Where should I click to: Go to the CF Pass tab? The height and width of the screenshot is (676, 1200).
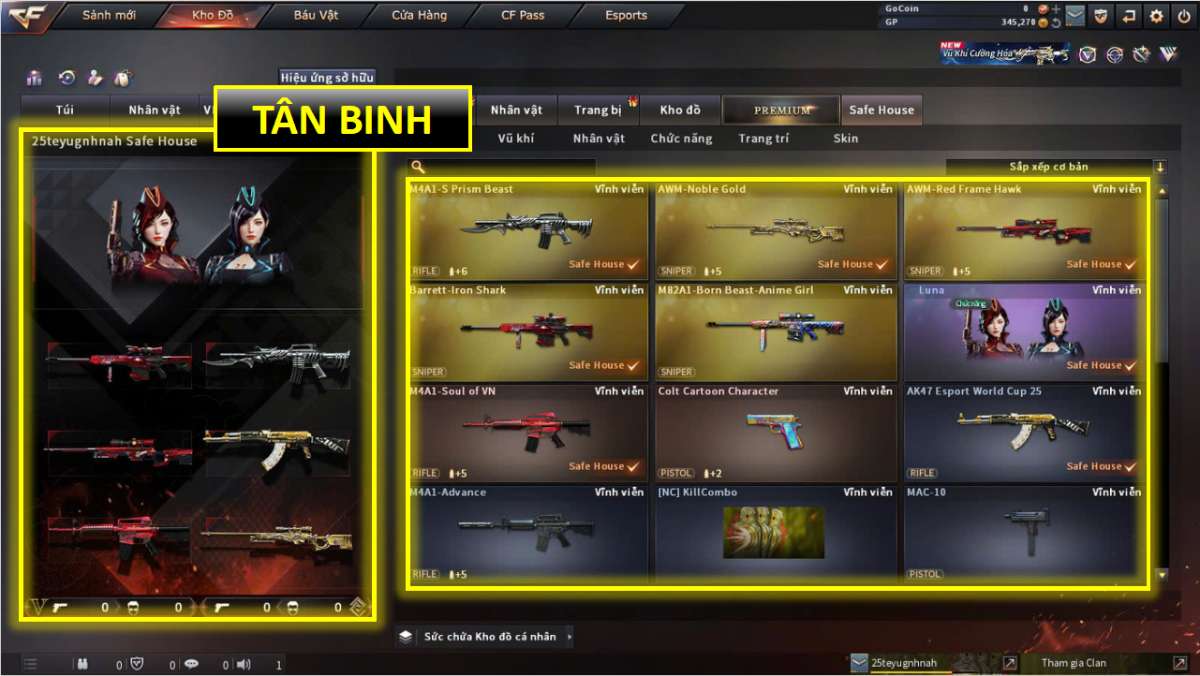(x=522, y=16)
